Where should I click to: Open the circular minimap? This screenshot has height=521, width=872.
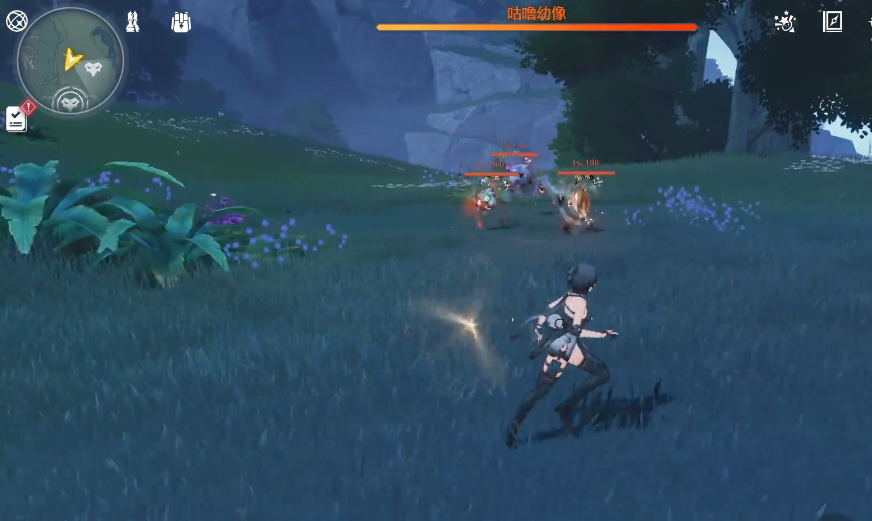pos(71,59)
